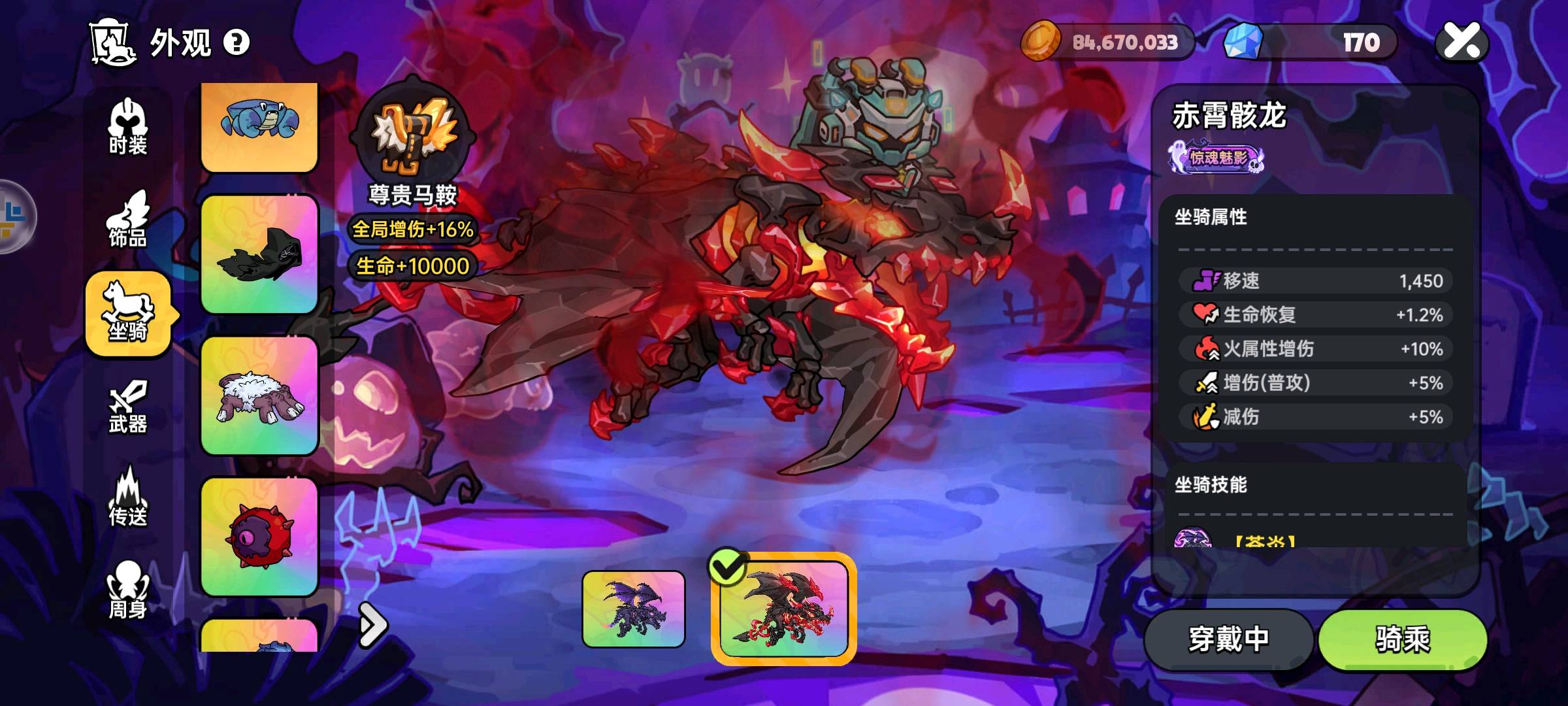1568x706 pixels.
Task: Close the appearance screen
Action: 1462,42
